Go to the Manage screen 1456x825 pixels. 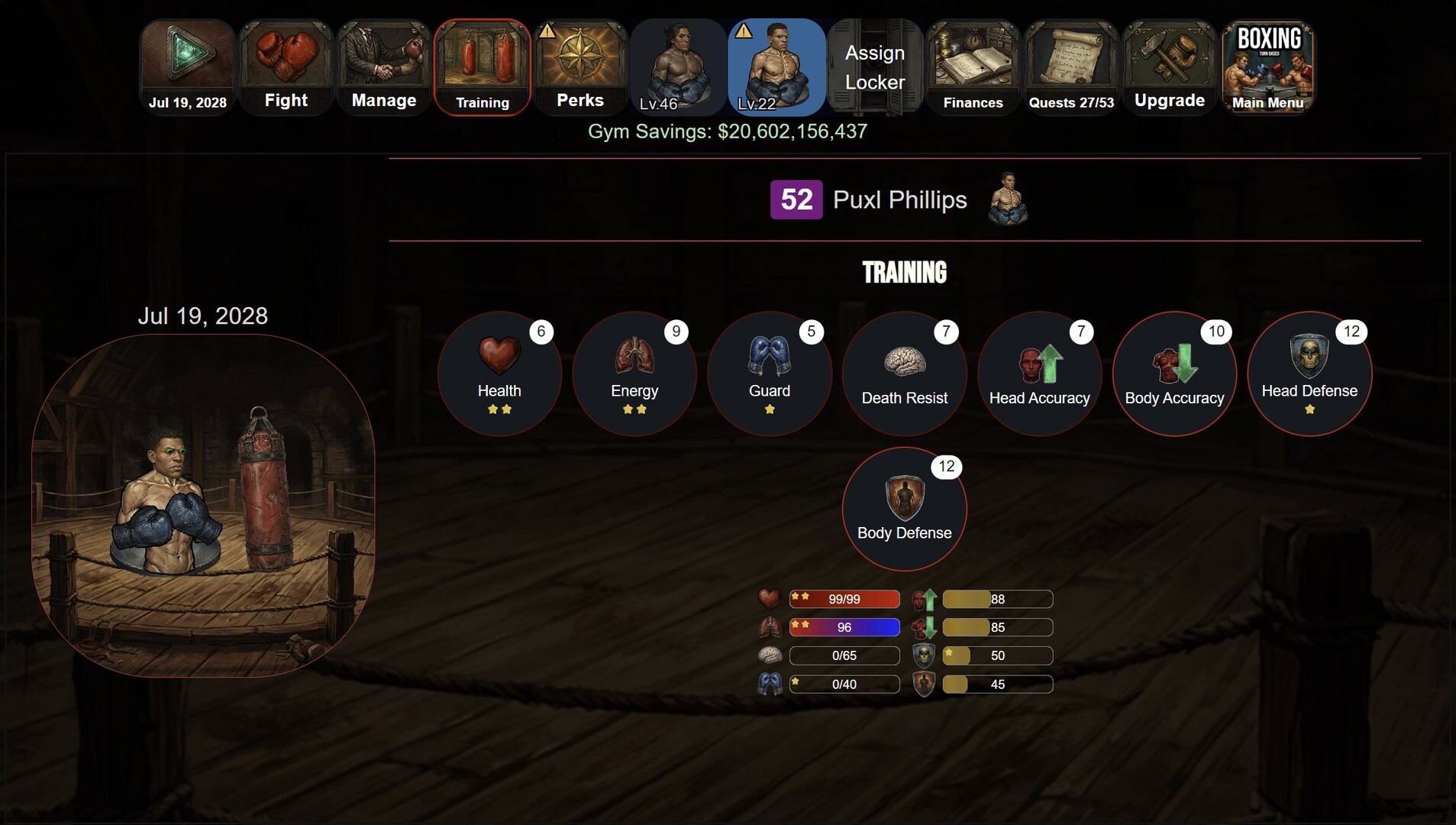(x=384, y=67)
